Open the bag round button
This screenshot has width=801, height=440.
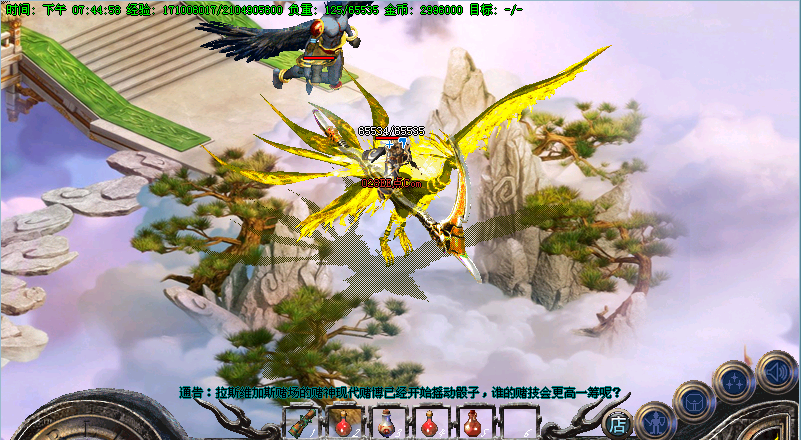[x=693, y=402]
